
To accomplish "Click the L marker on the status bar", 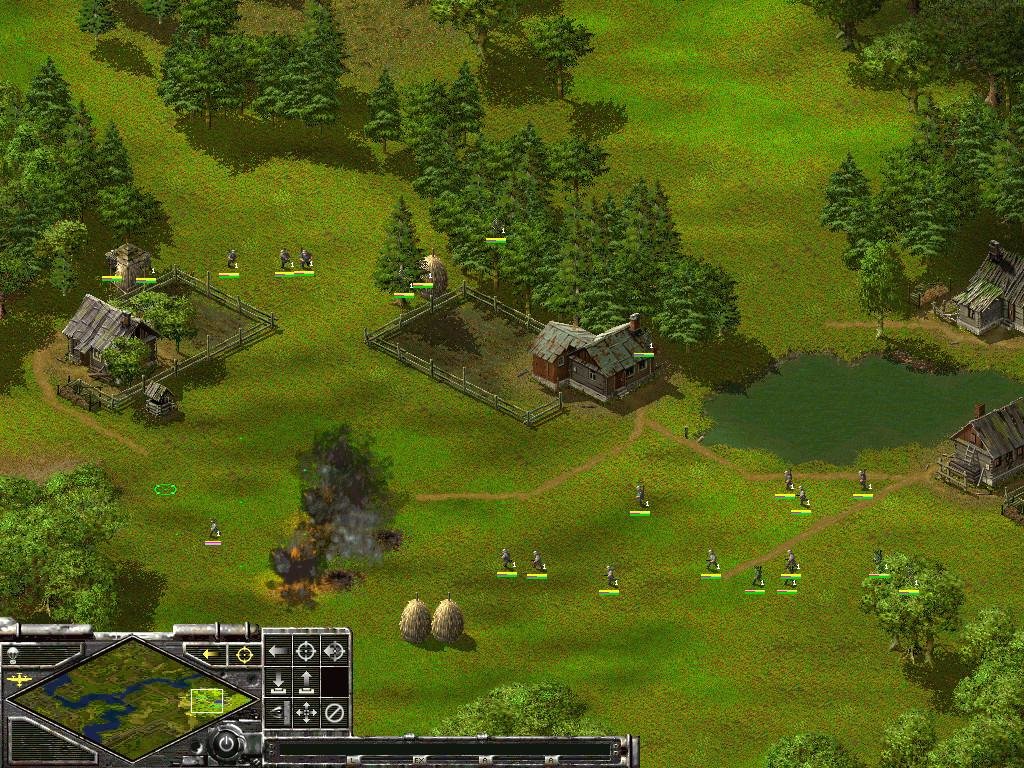I will coord(352,761).
